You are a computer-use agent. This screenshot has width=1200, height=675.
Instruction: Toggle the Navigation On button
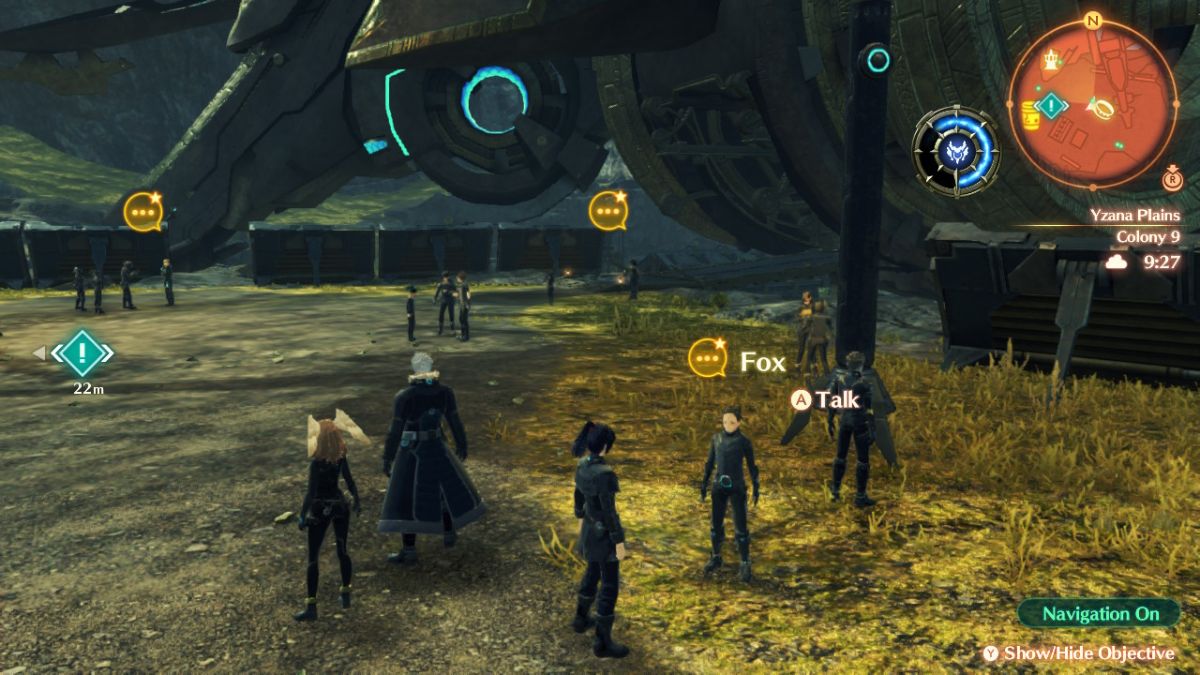tap(1099, 613)
